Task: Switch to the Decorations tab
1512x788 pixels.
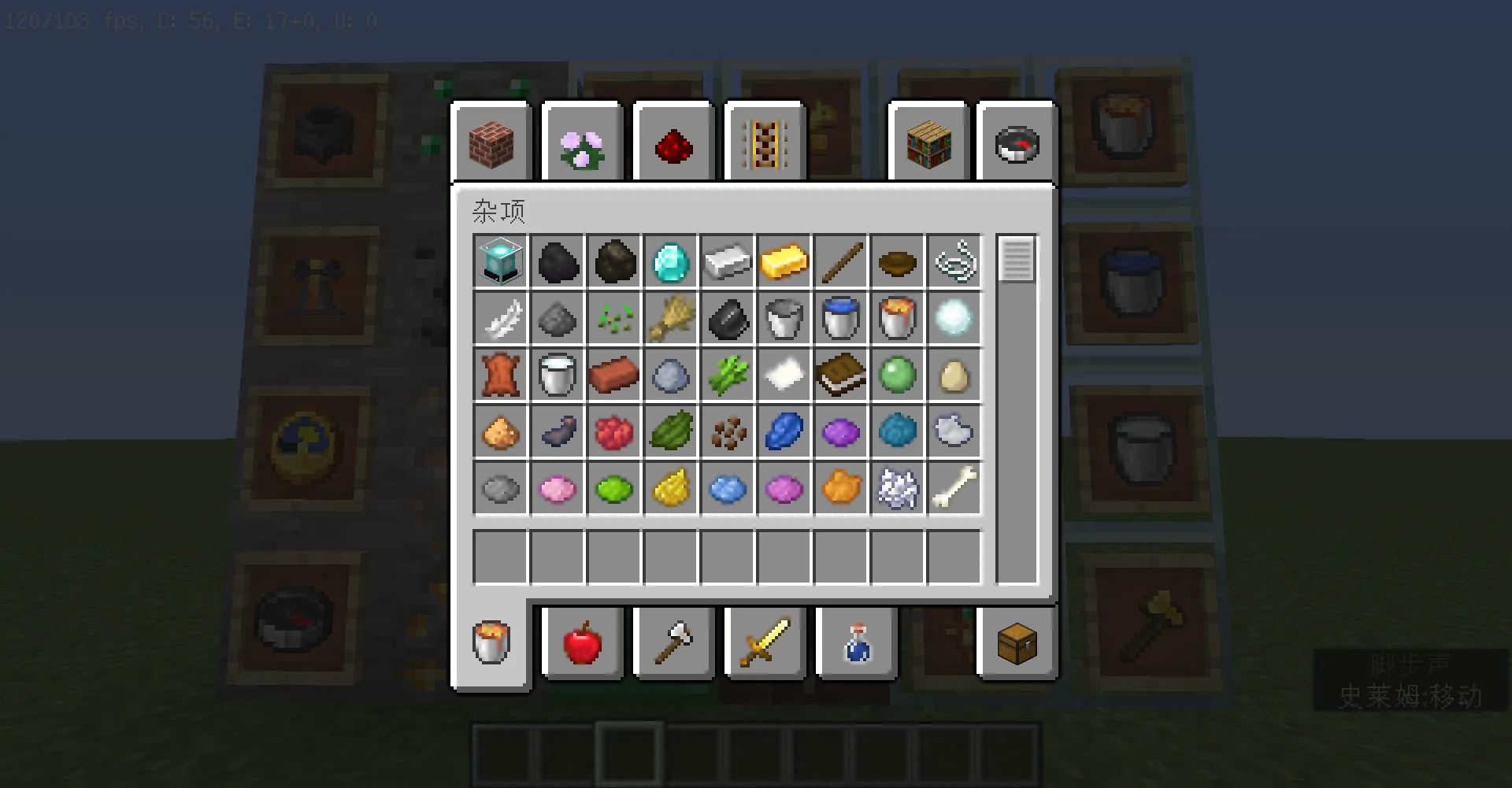Action: 583,142
